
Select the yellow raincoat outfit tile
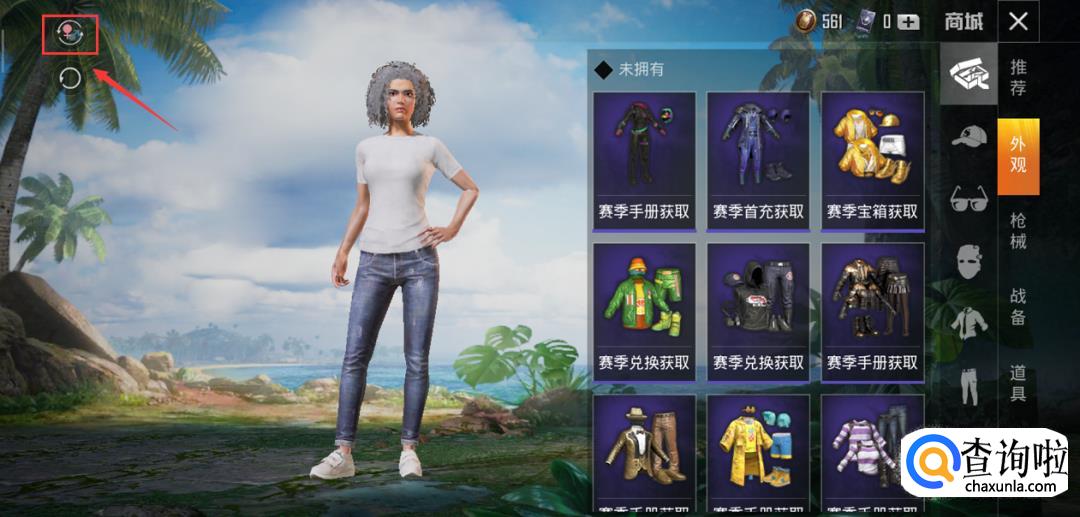point(758,455)
